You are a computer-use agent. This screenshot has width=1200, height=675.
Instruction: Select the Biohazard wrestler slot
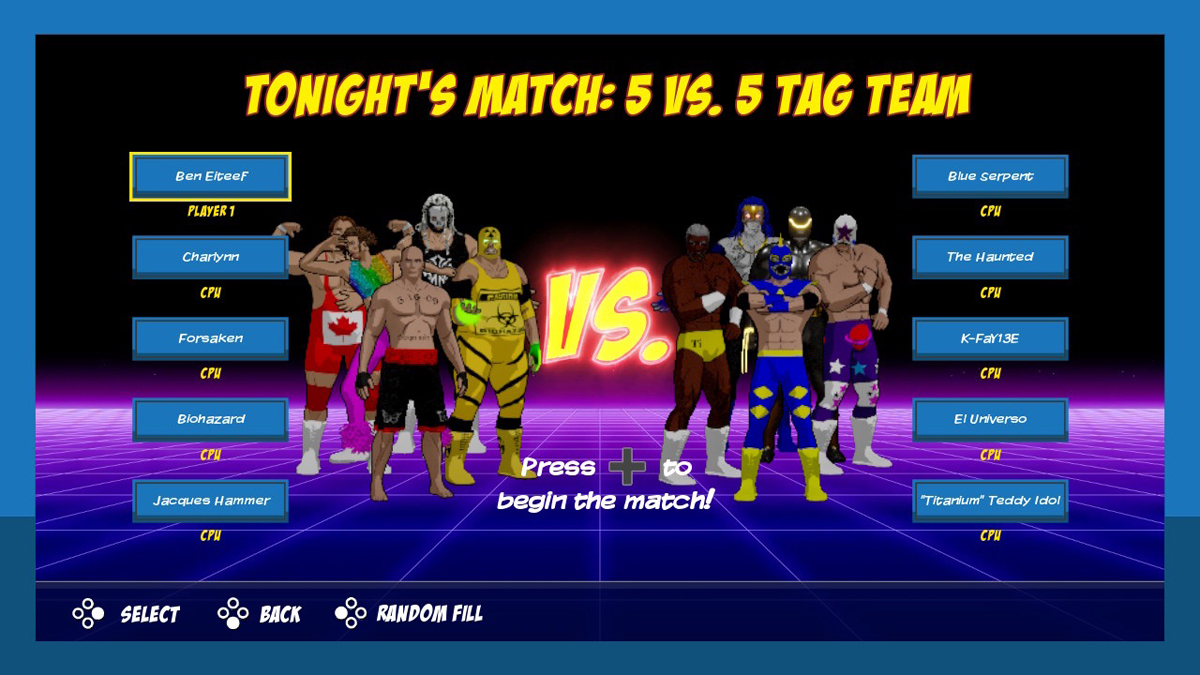click(210, 419)
